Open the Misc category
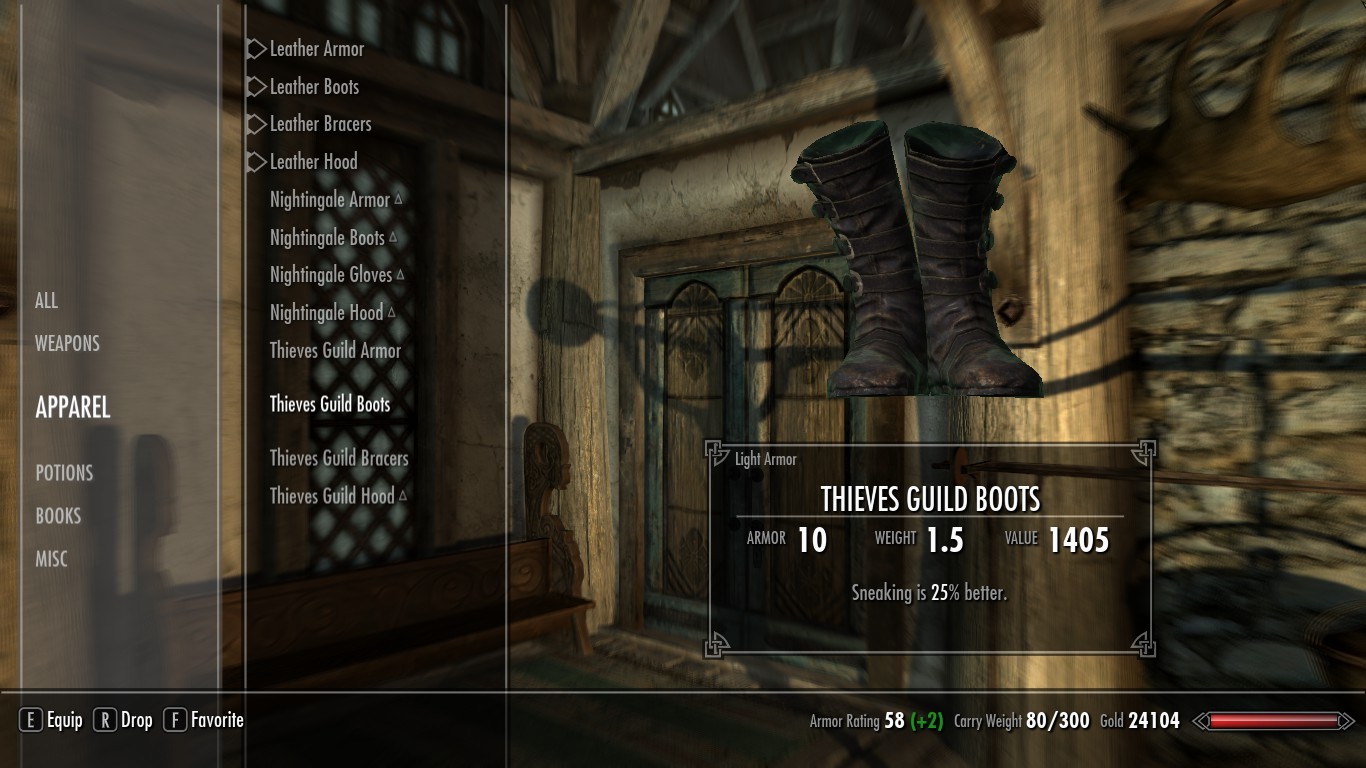This screenshot has width=1366, height=768. click(x=53, y=559)
